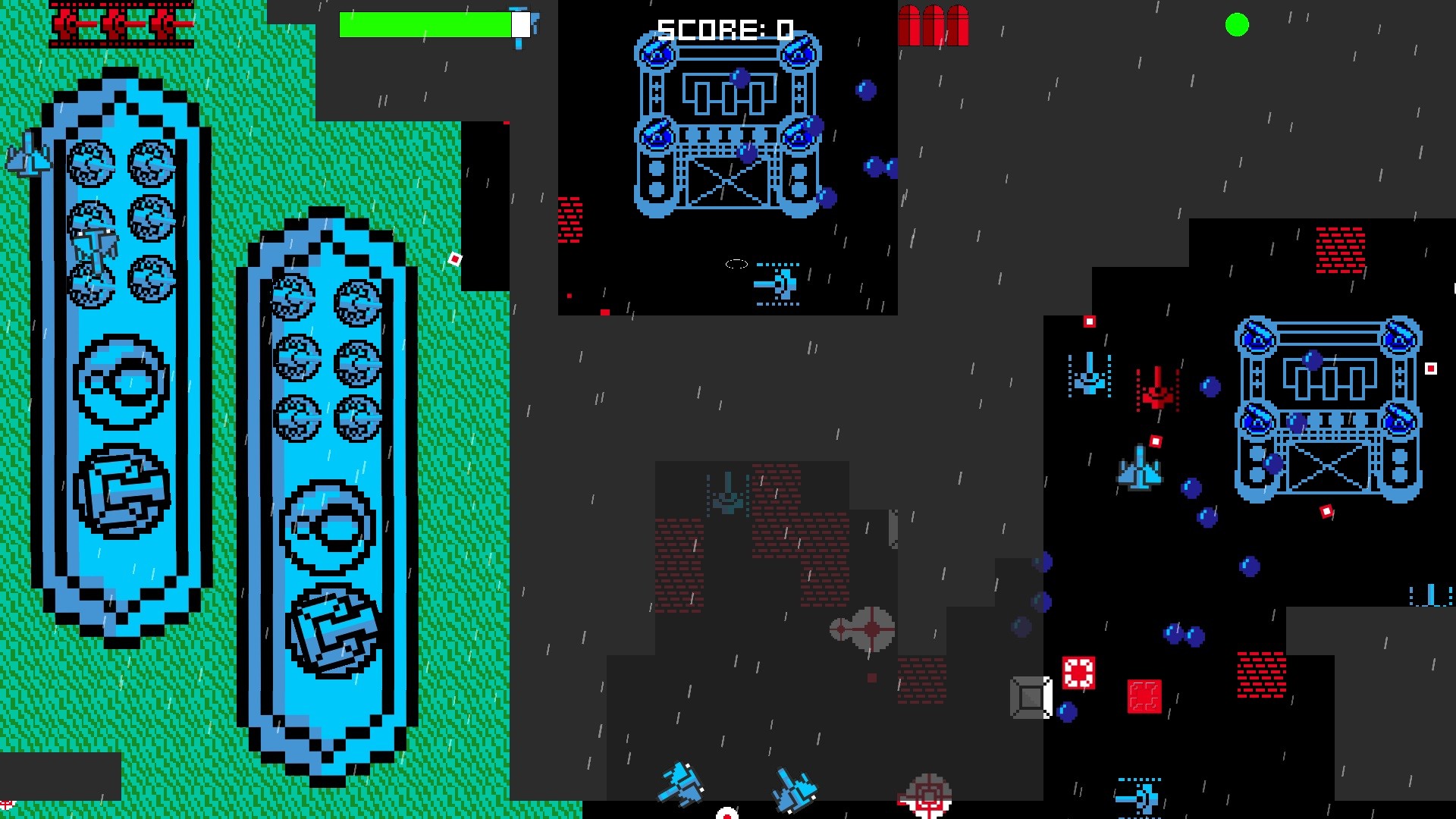Click the white X-crossed hatch on the upper fortress

click(x=728, y=182)
